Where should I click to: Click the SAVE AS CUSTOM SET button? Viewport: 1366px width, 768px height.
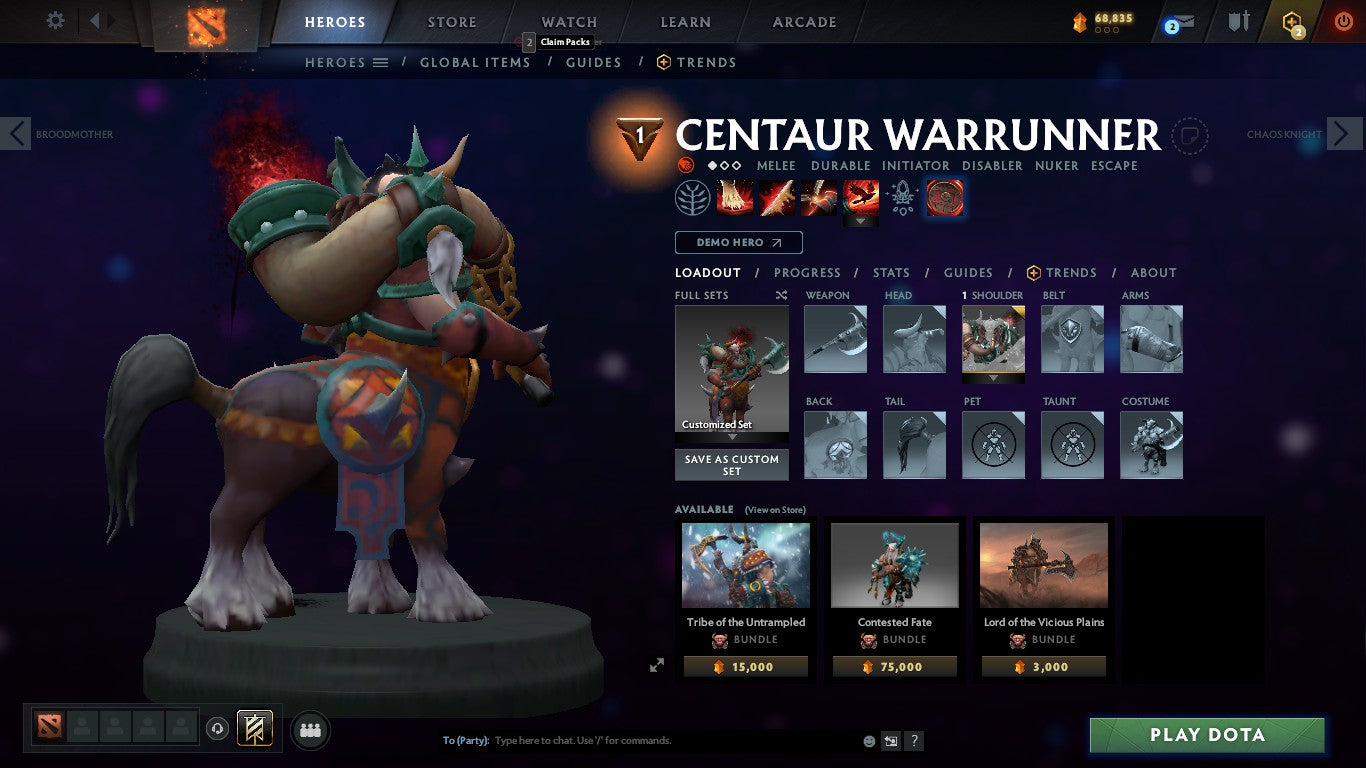[731, 463]
